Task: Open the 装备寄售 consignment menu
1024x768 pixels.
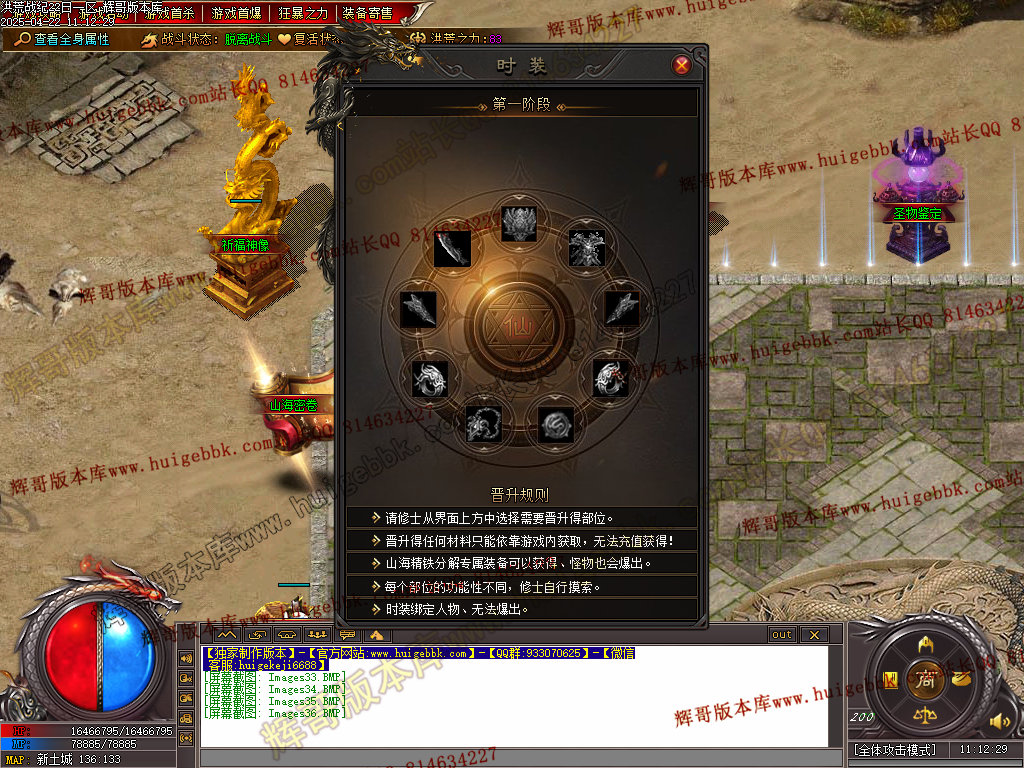Action: point(367,13)
